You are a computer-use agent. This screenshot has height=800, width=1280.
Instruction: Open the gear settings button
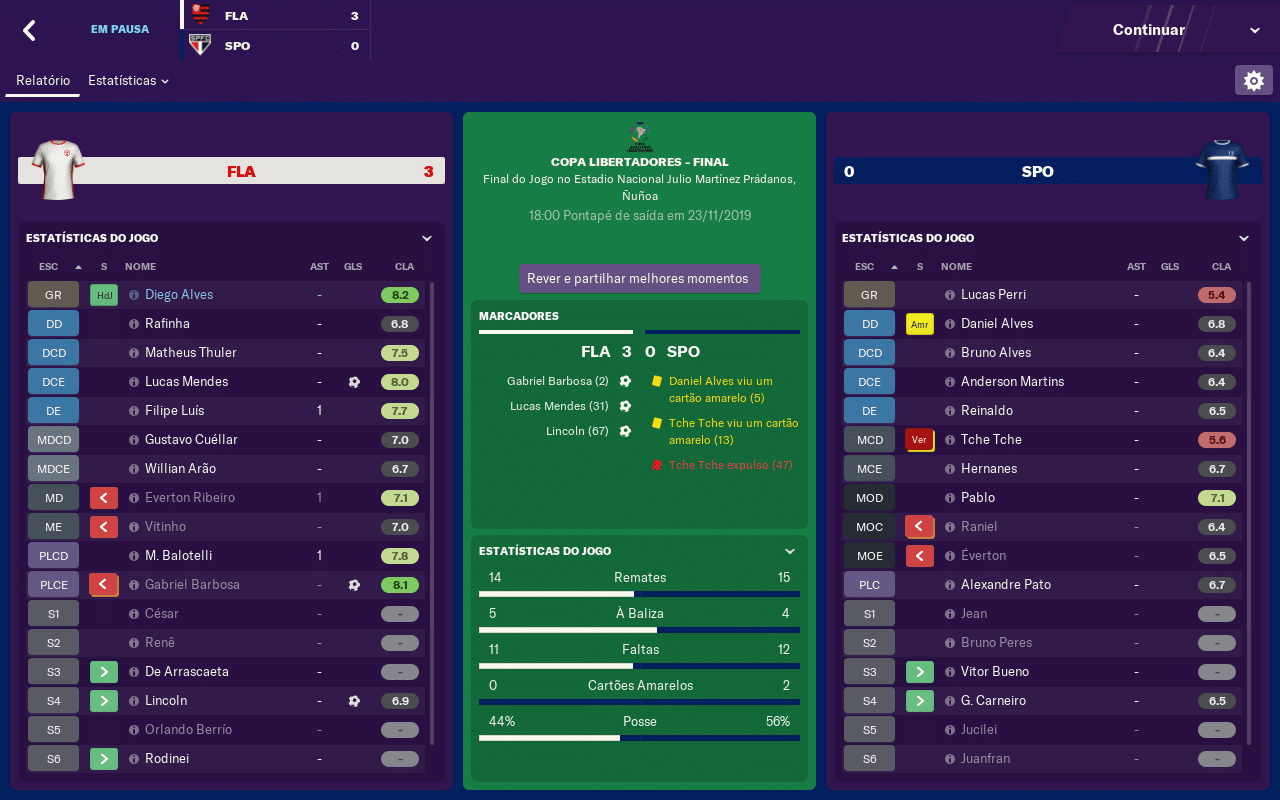(1254, 80)
